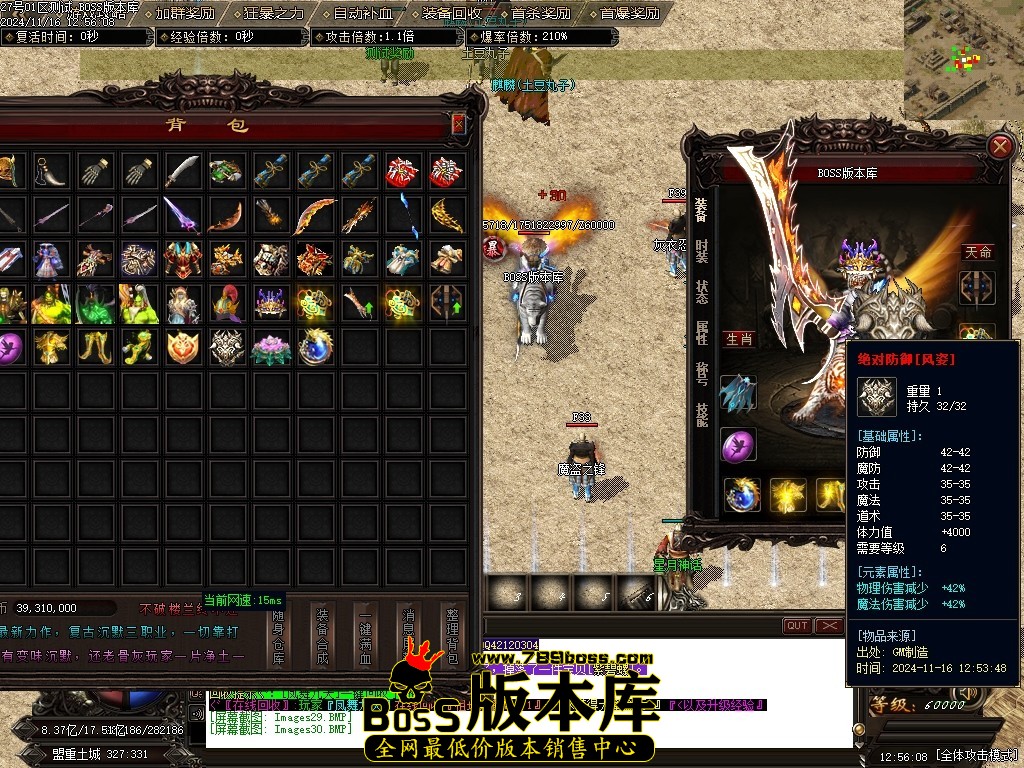Select the curved scimitar in the backpack
Screen dimensions: 1024x768
coord(183,171)
